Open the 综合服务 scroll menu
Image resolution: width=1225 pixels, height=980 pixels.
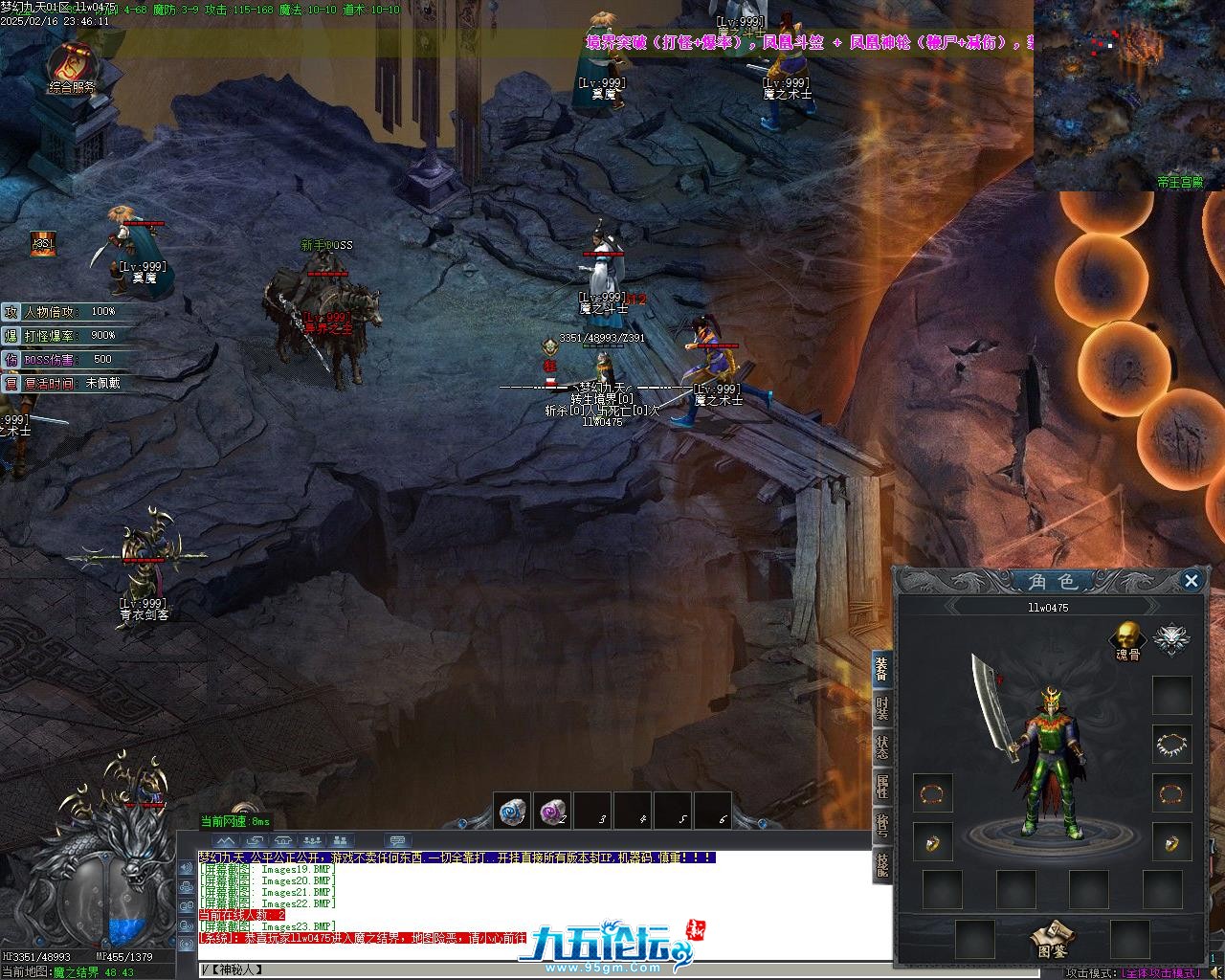(72, 66)
